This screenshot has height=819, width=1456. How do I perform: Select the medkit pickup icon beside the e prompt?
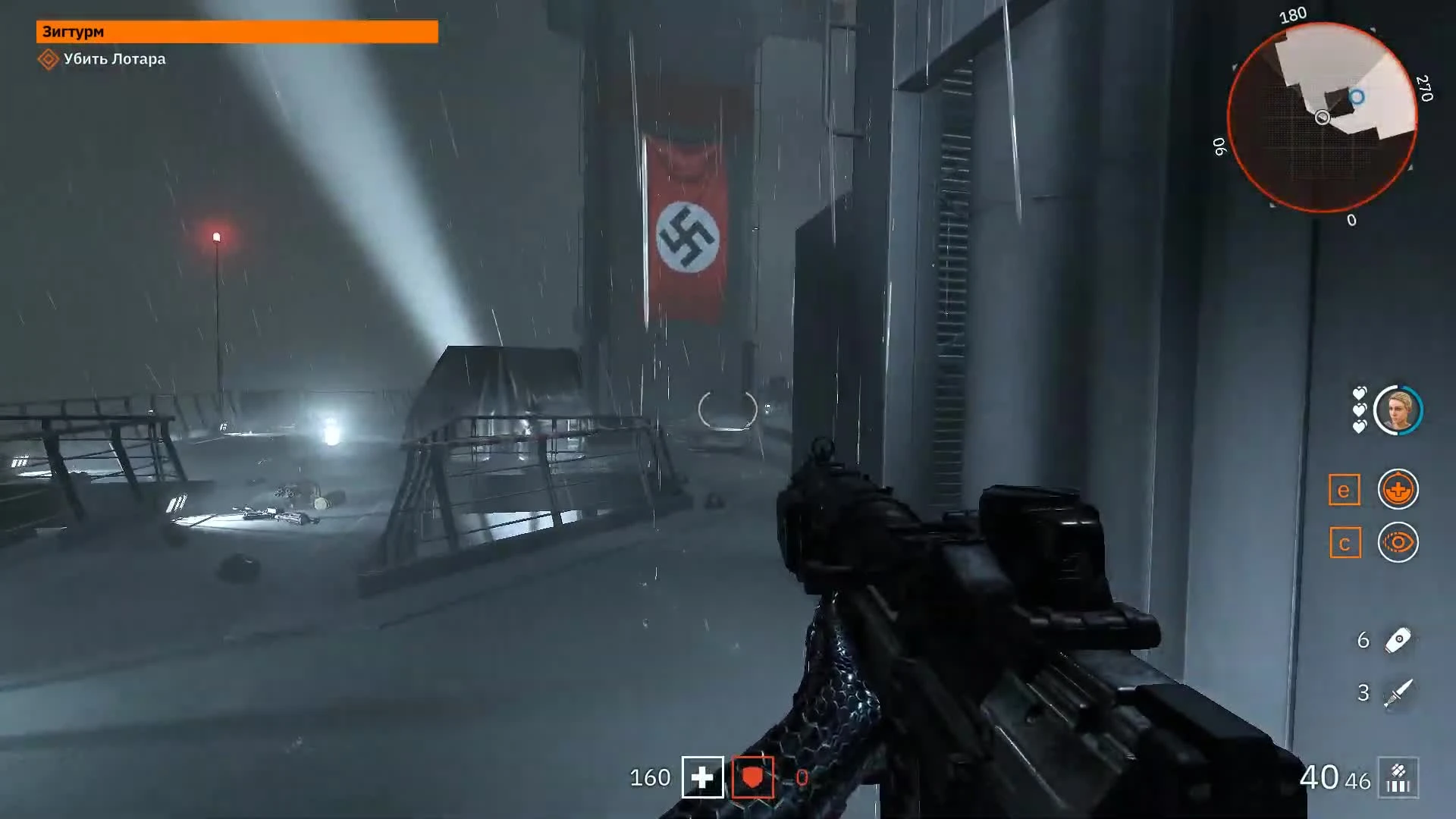coord(1398,490)
